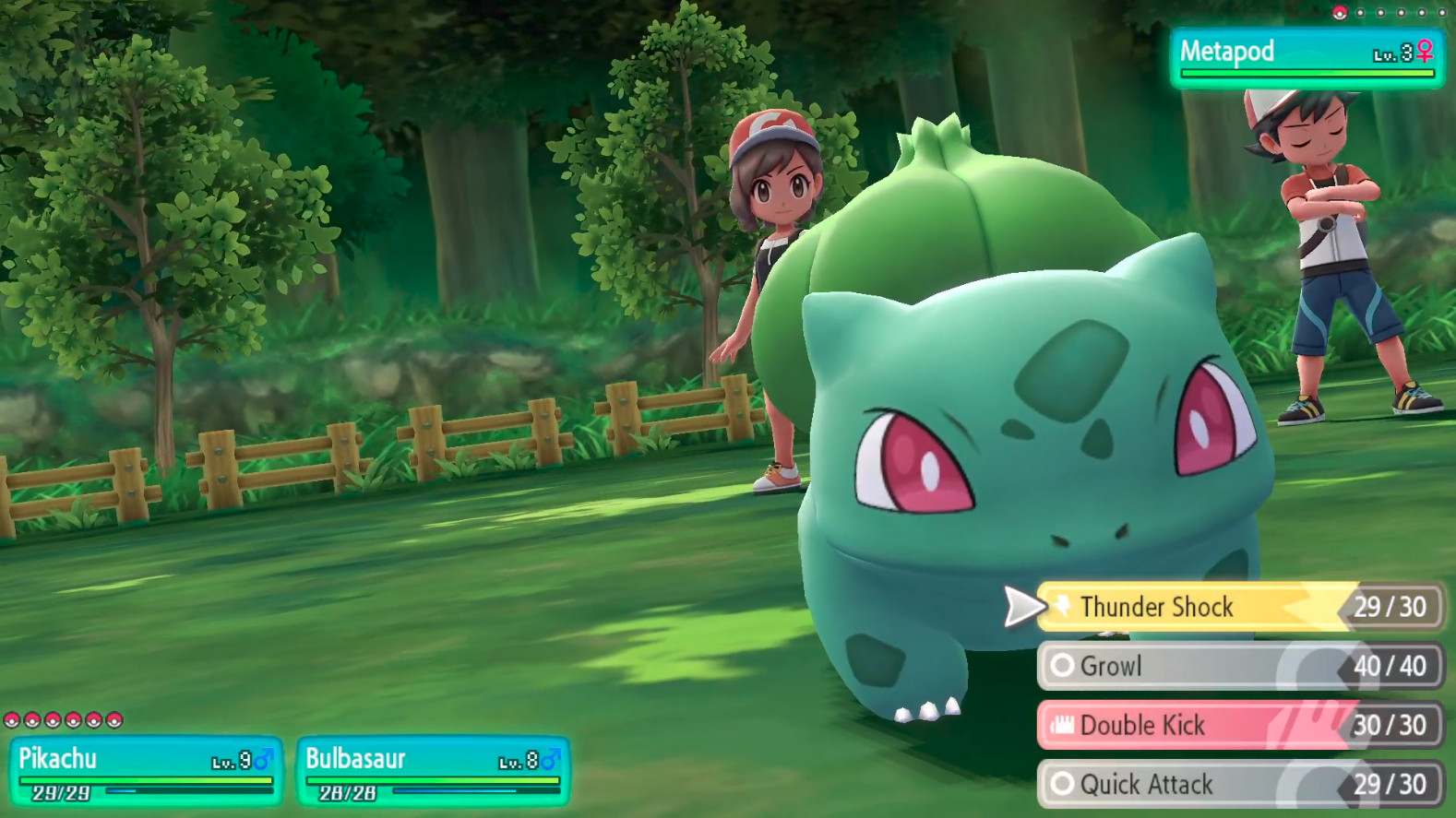Select Pikachu's status panel
This screenshot has width=1456, height=818.
click(146, 771)
